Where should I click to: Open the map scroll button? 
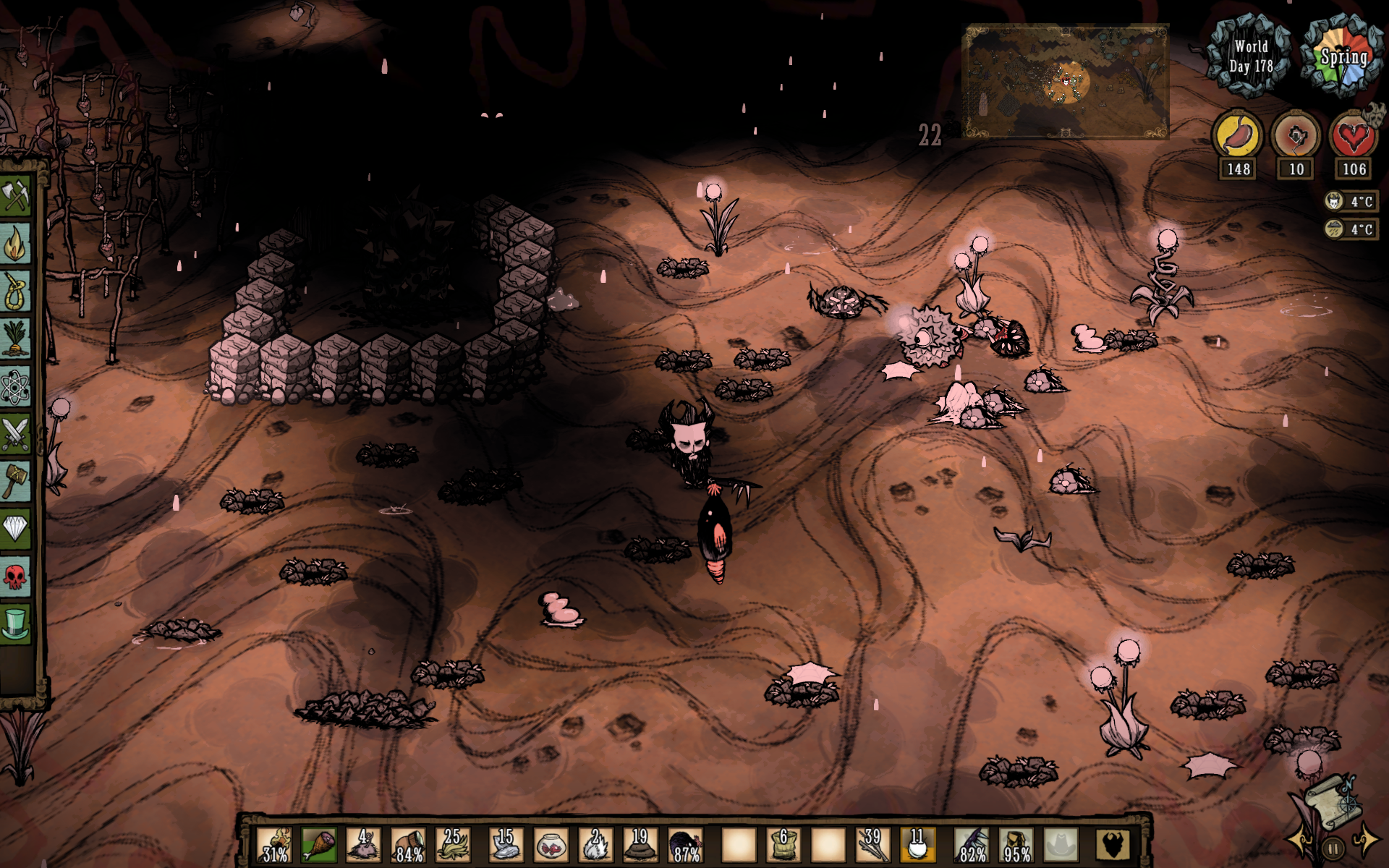1330,801
